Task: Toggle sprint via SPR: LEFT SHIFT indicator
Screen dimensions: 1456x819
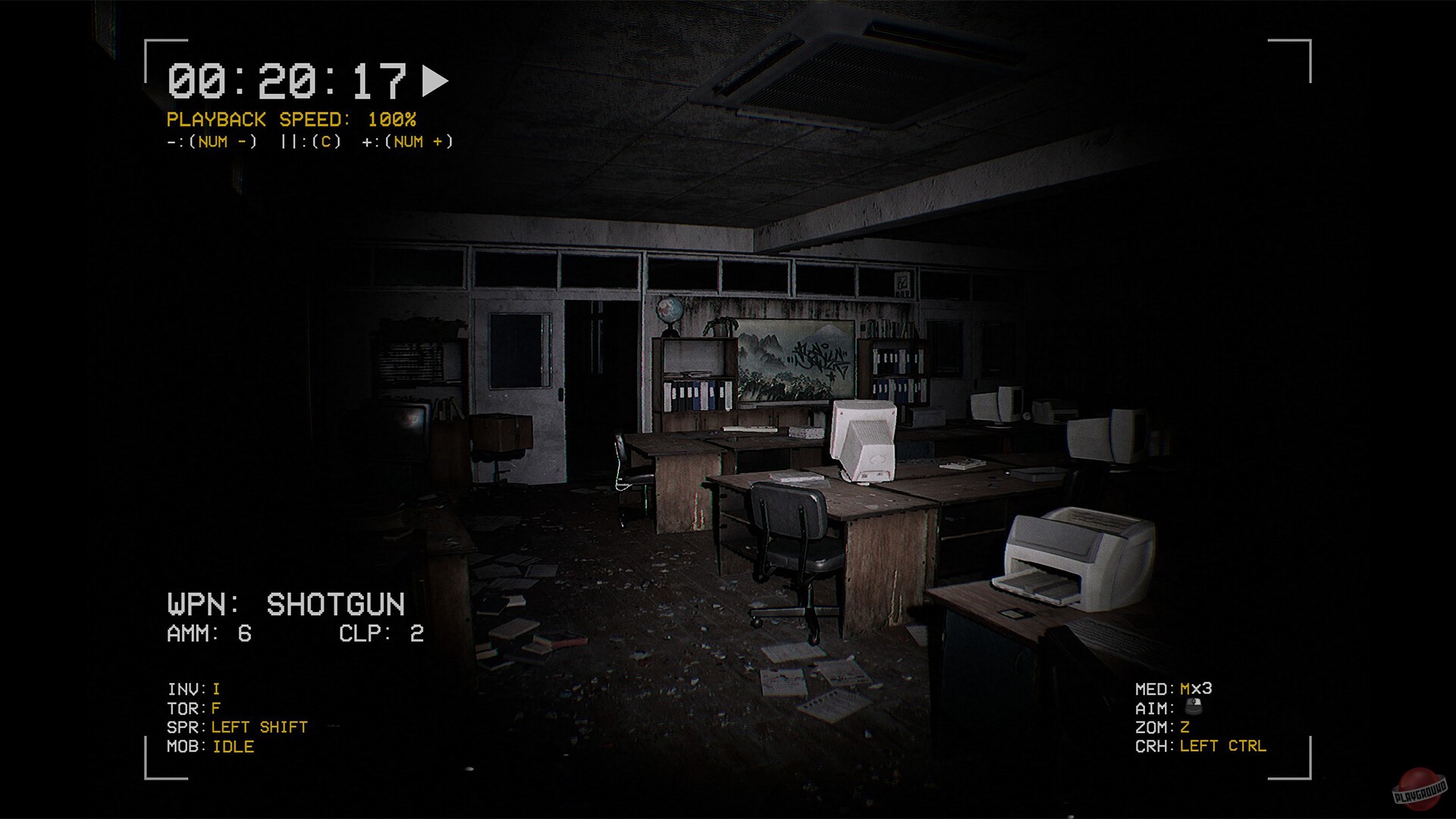Action: coord(237,726)
